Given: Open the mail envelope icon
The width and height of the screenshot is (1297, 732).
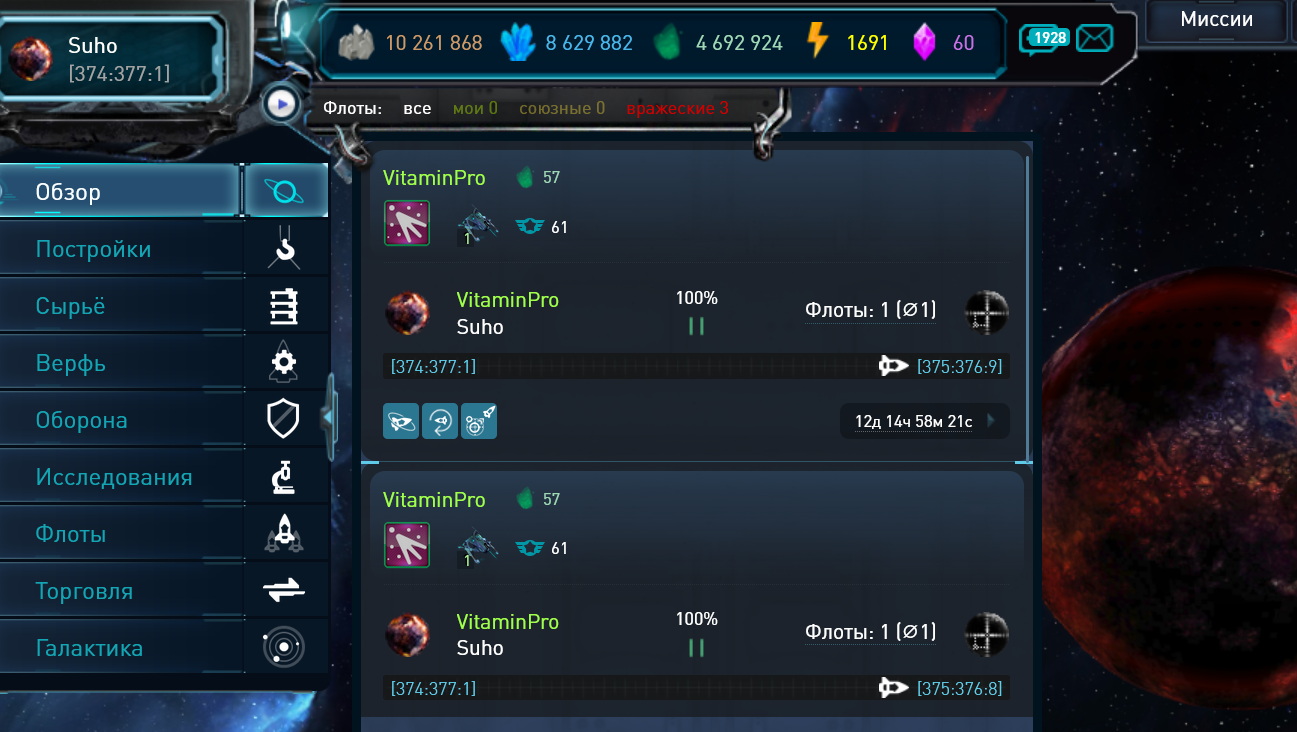Looking at the screenshot, I should [1095, 39].
